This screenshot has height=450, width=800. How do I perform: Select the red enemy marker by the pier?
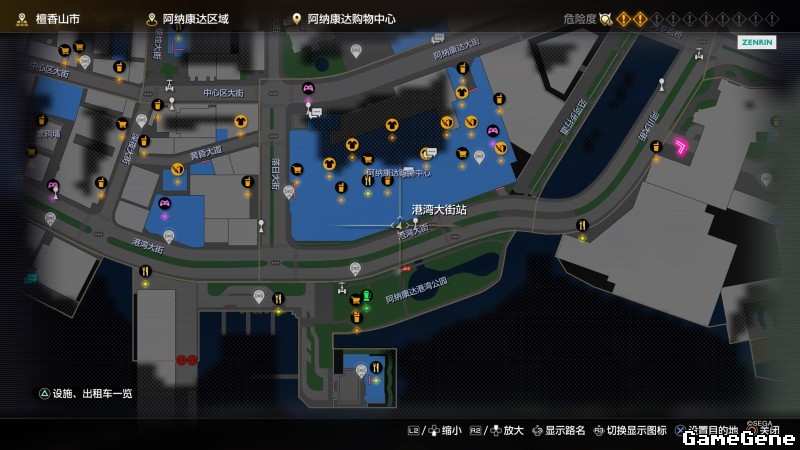click(x=186, y=359)
